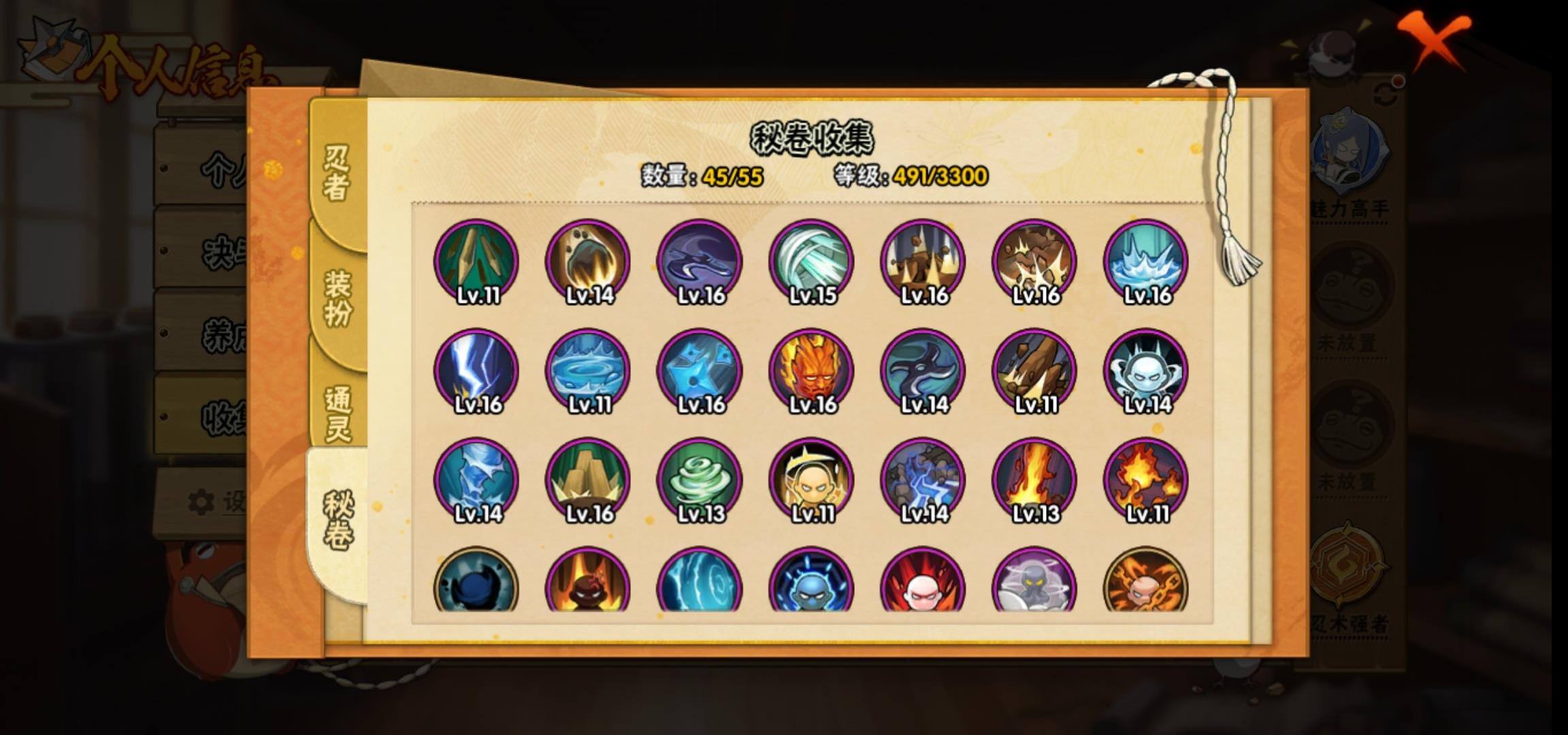This screenshot has height=735, width=1568.
Task: Switch to the 忍者 tab
Action: (336, 174)
